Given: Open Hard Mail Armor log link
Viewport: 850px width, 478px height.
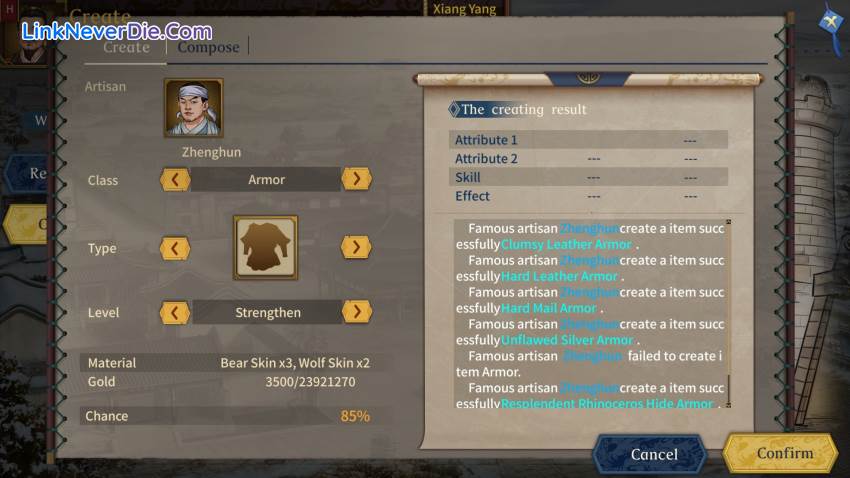Looking at the screenshot, I should tap(549, 308).
